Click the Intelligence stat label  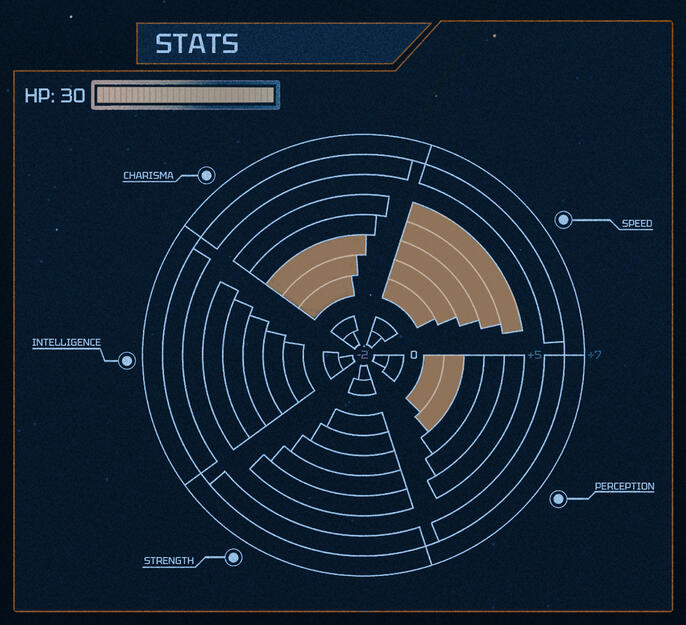(x=66, y=343)
